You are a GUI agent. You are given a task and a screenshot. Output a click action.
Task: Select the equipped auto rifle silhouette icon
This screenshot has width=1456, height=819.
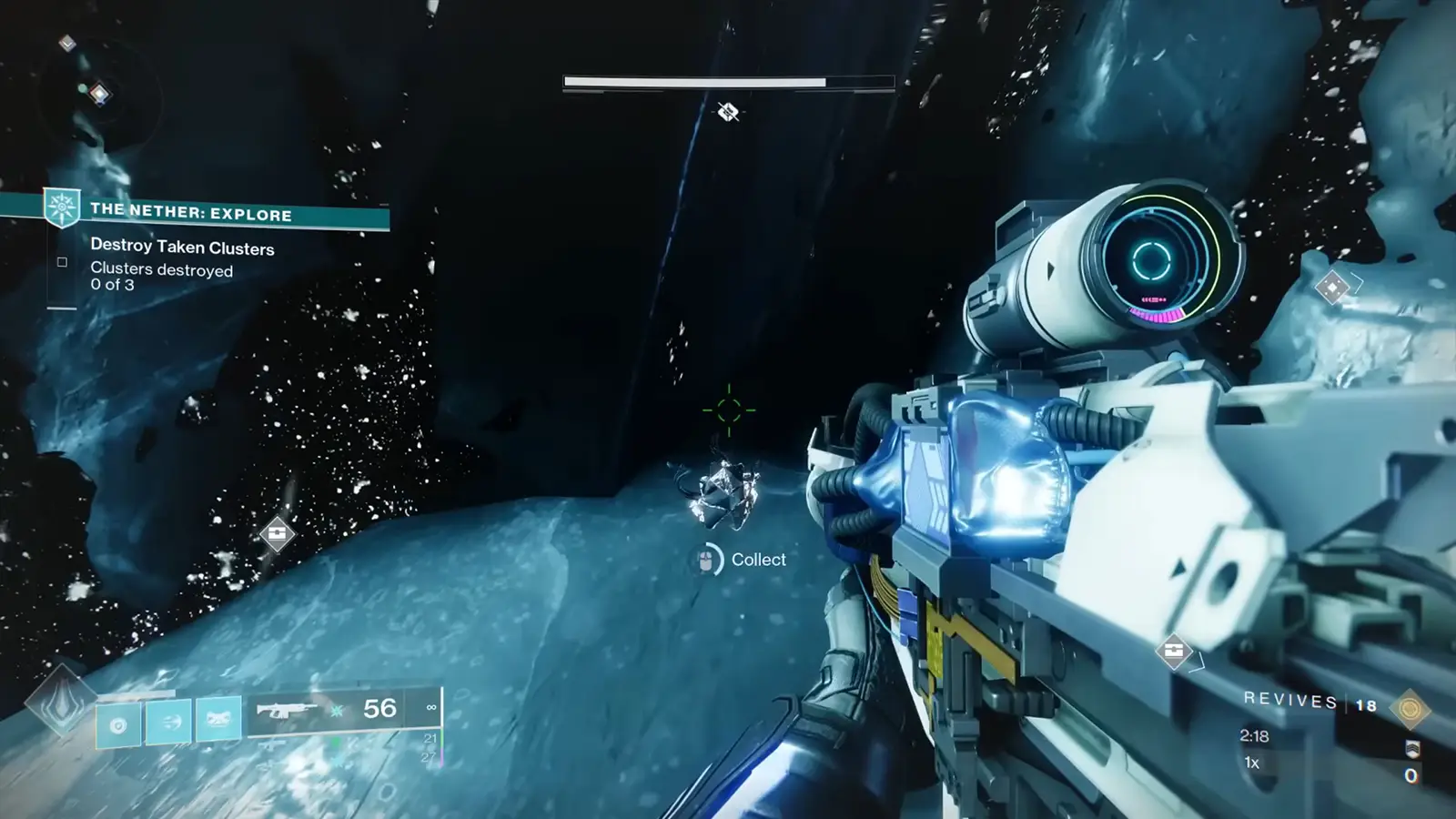coord(288,709)
